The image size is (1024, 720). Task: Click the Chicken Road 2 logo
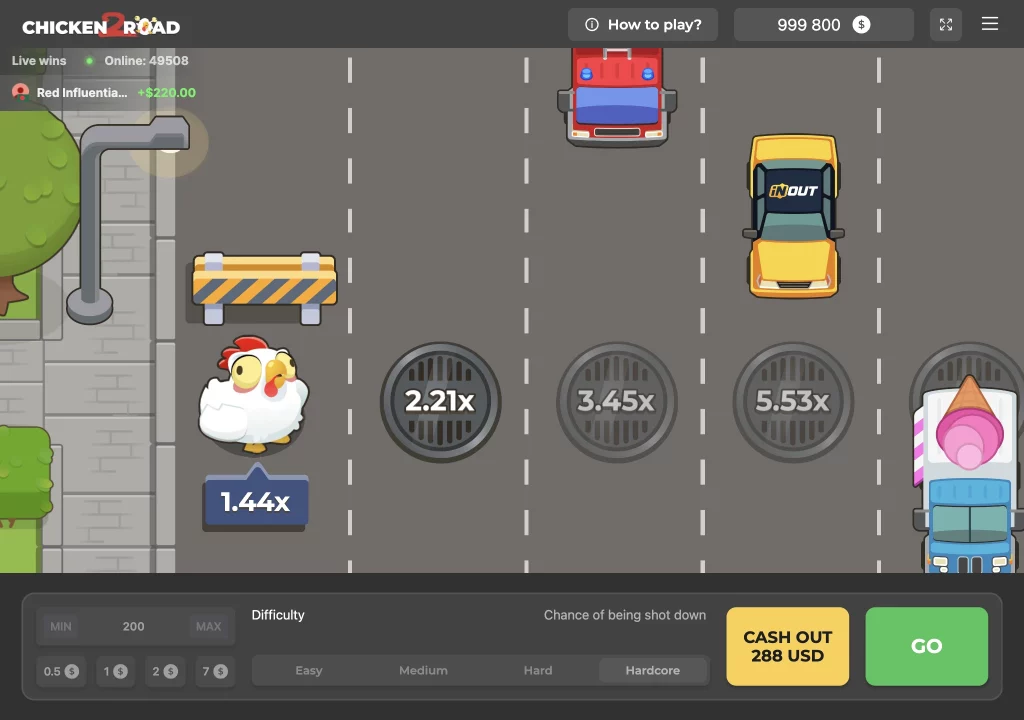click(101, 25)
